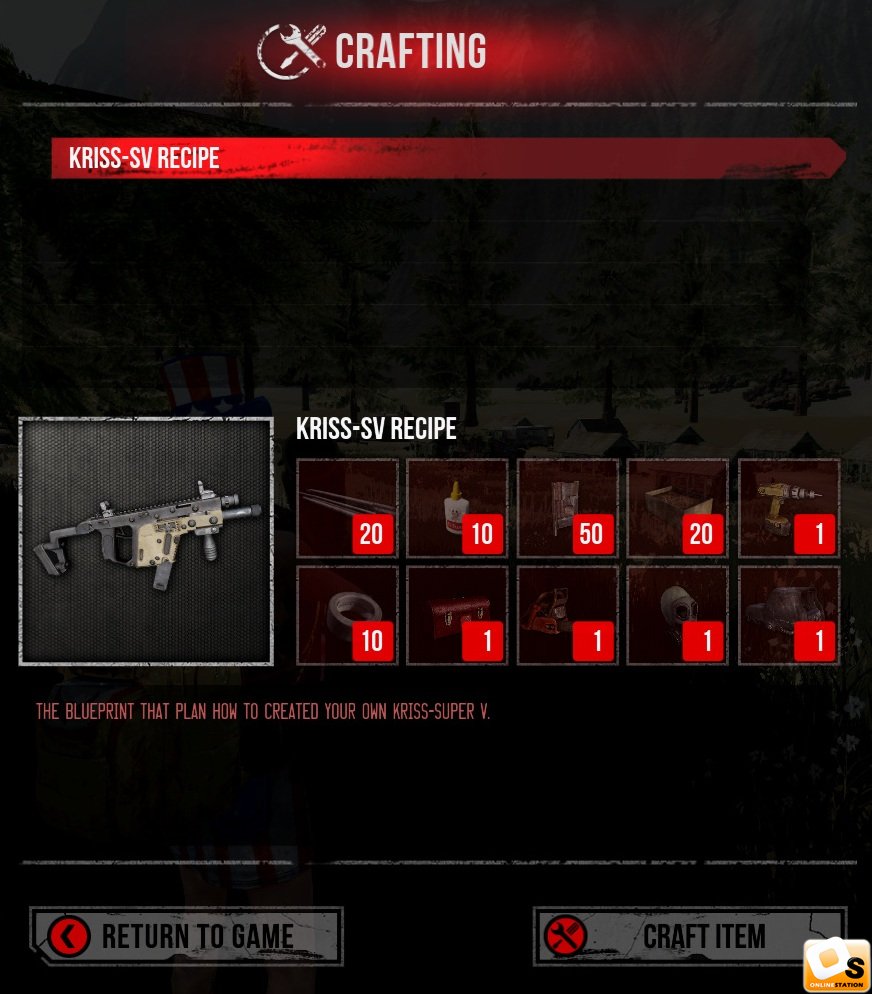This screenshot has width=872, height=994.
Task: Choose the glue bottle ingredient slot
Action: click(x=457, y=508)
